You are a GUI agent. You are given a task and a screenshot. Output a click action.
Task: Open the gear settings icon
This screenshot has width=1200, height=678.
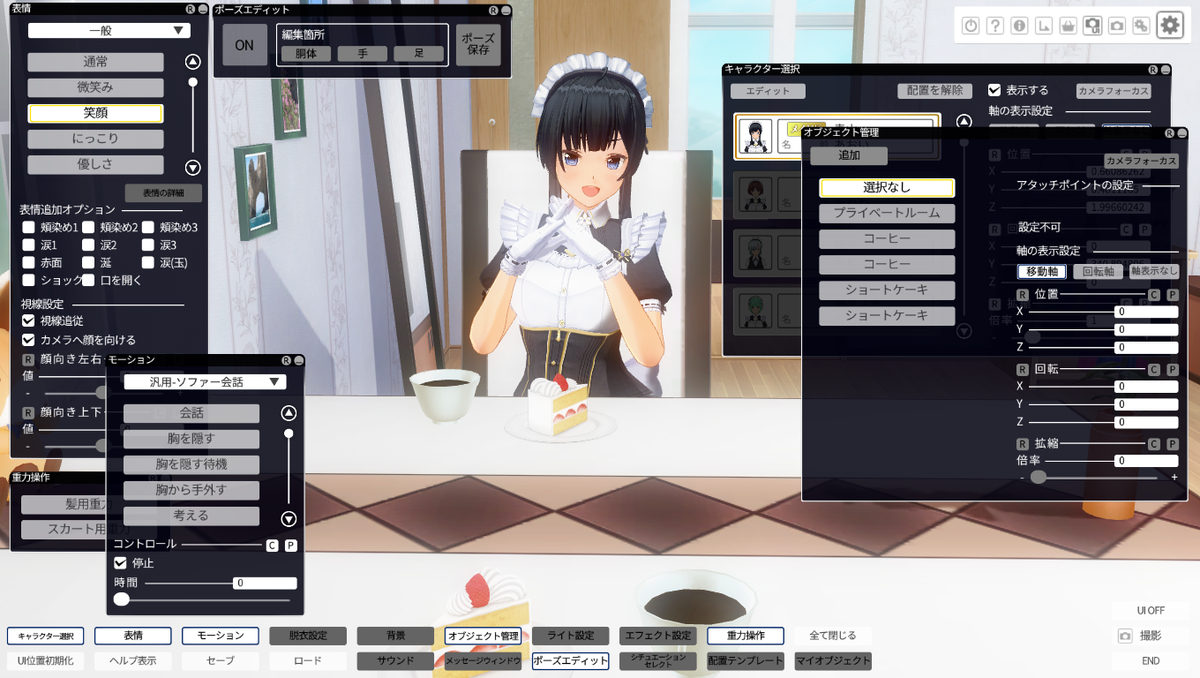click(1170, 26)
